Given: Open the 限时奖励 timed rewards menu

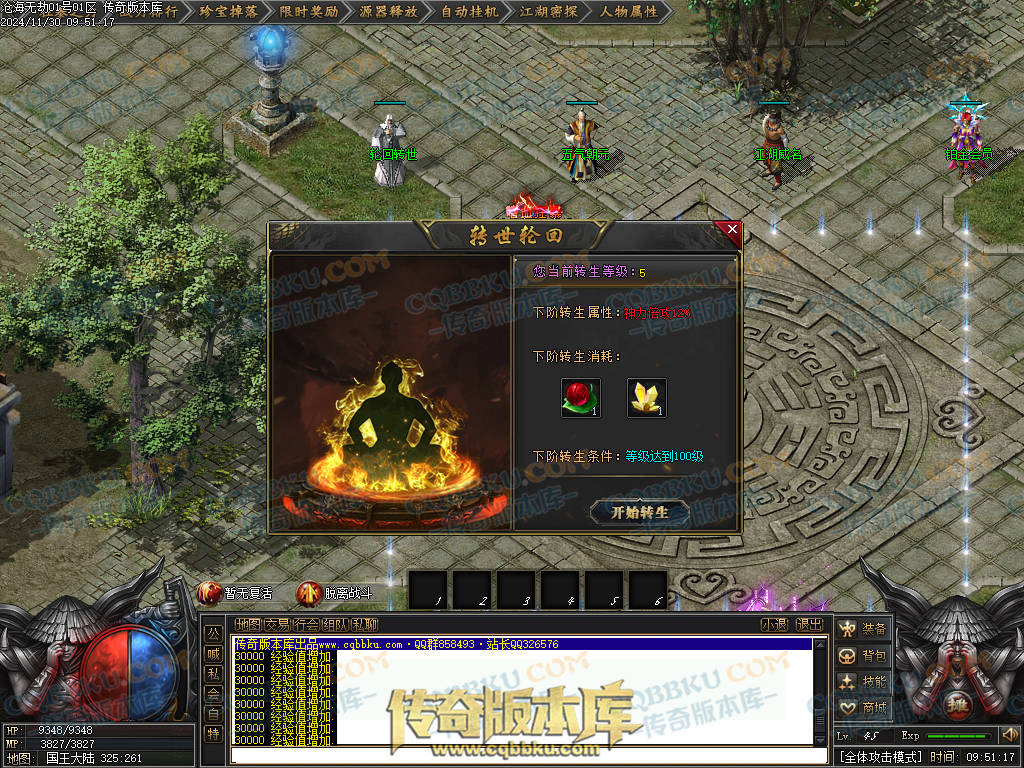Looking at the screenshot, I should (x=308, y=12).
